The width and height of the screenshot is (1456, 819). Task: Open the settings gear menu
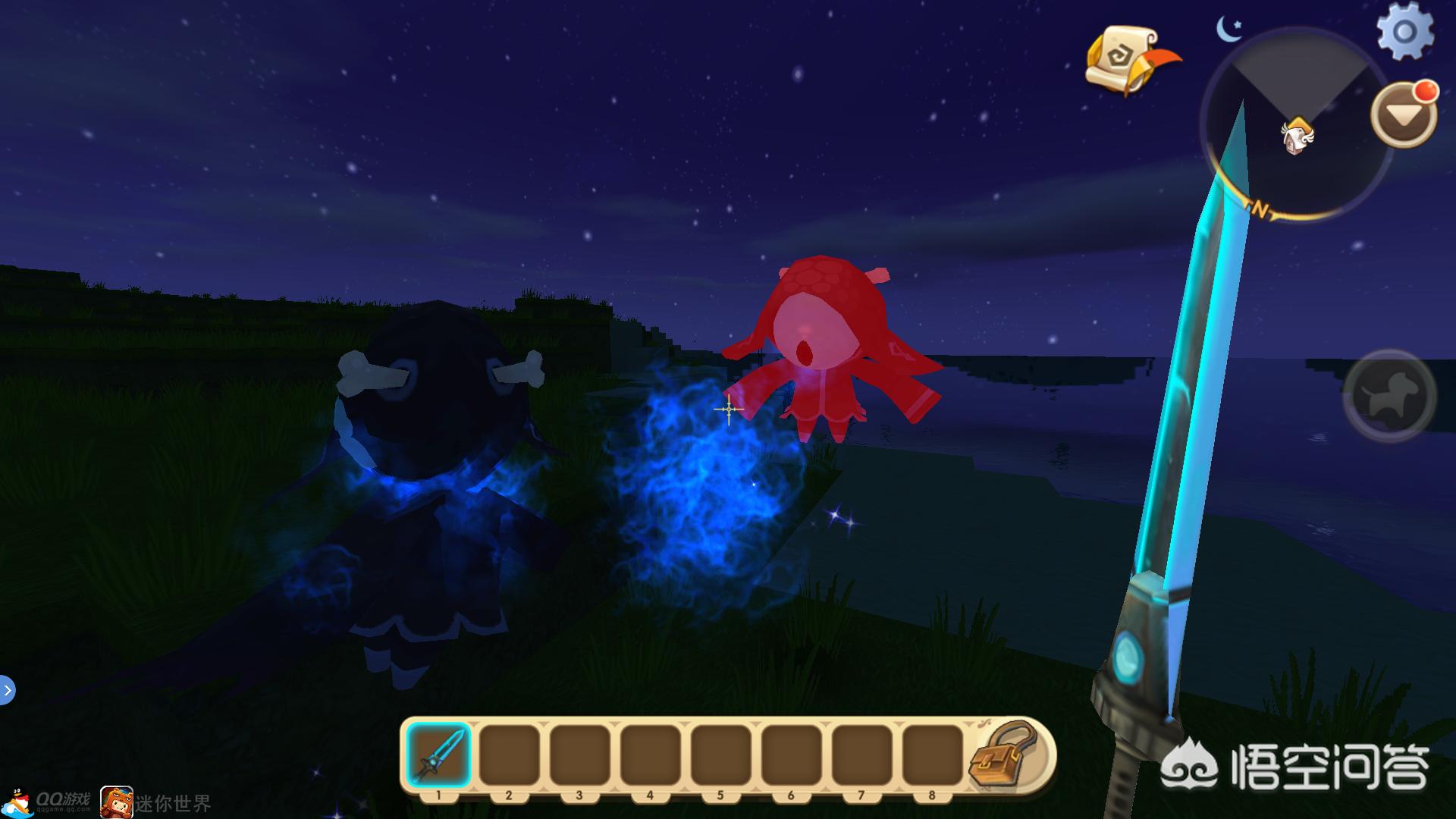(x=1404, y=33)
